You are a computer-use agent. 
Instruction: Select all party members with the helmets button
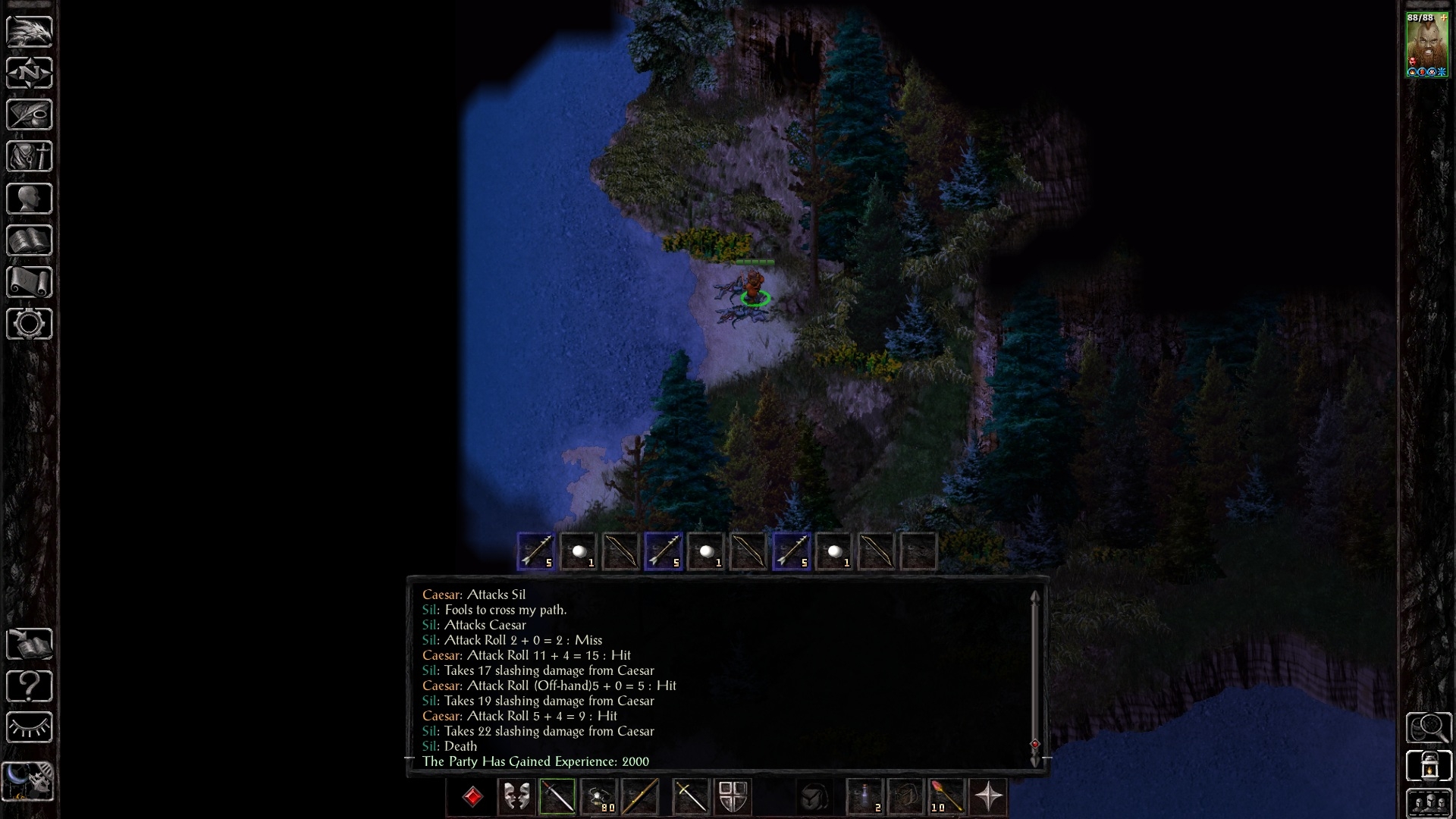click(x=1428, y=804)
